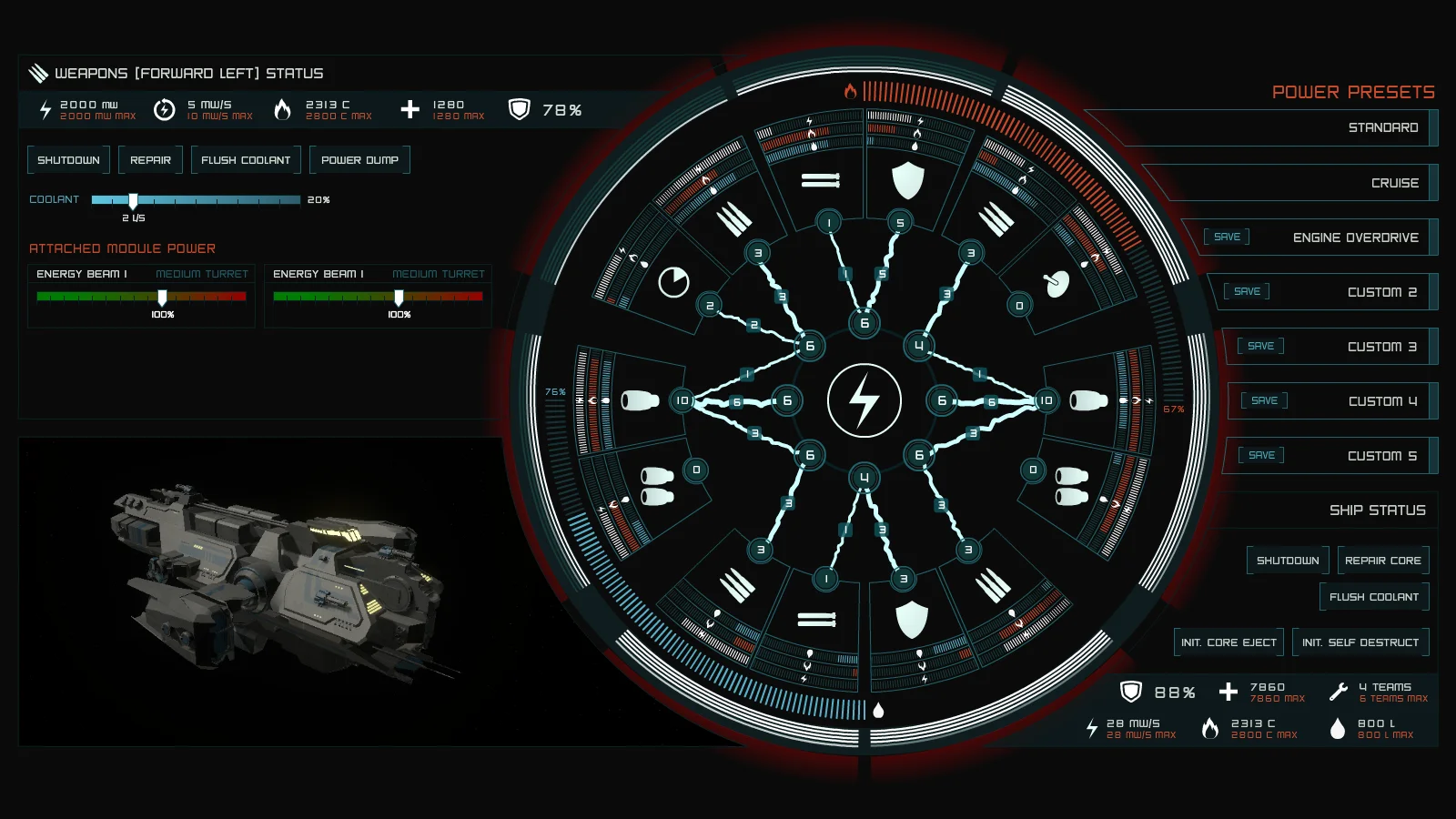The image size is (1456, 819).
Task: Click the central lightning core icon
Action: pos(863,398)
